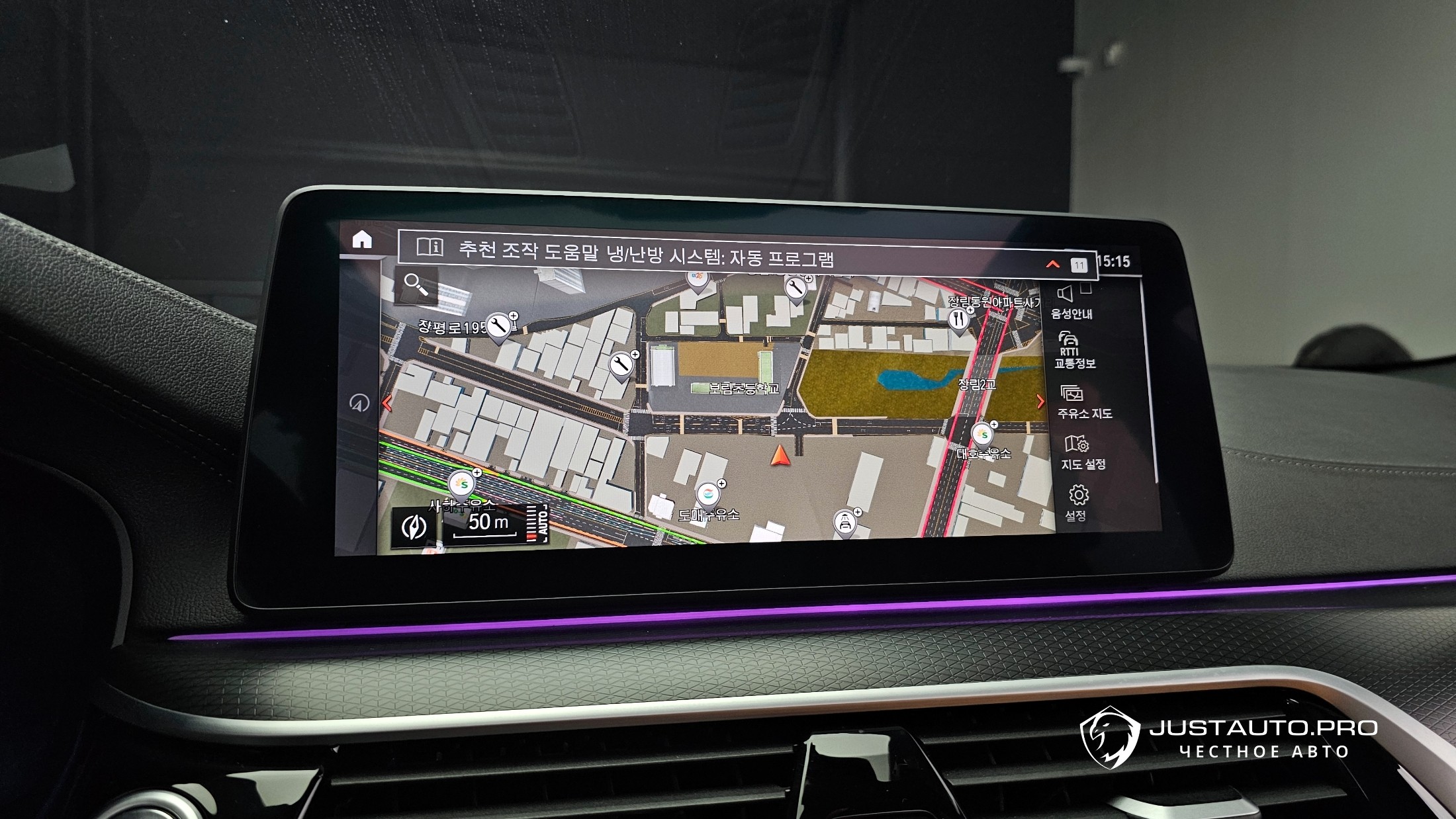Viewport: 1456px width, 819px height.
Task: Go to the Home screen icon
Action: (362, 239)
